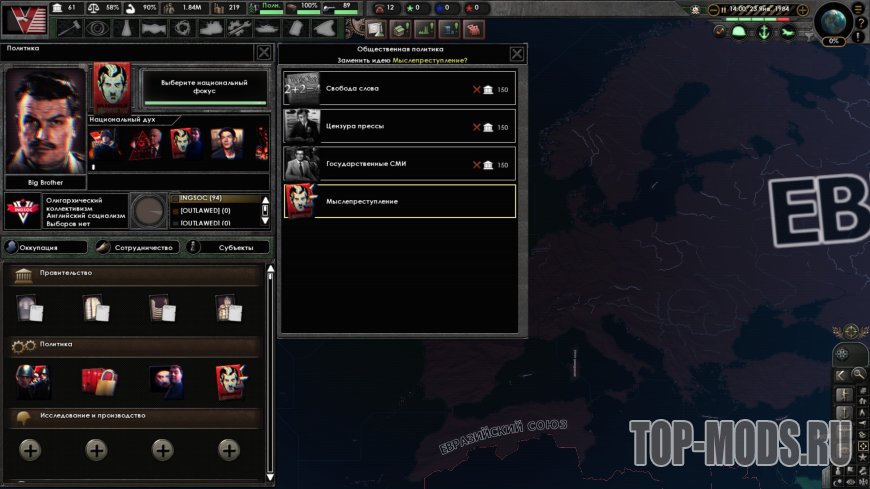Viewport: 870px width, 489px height.
Task: Close the Общественная политика selection window
Action: click(517, 54)
